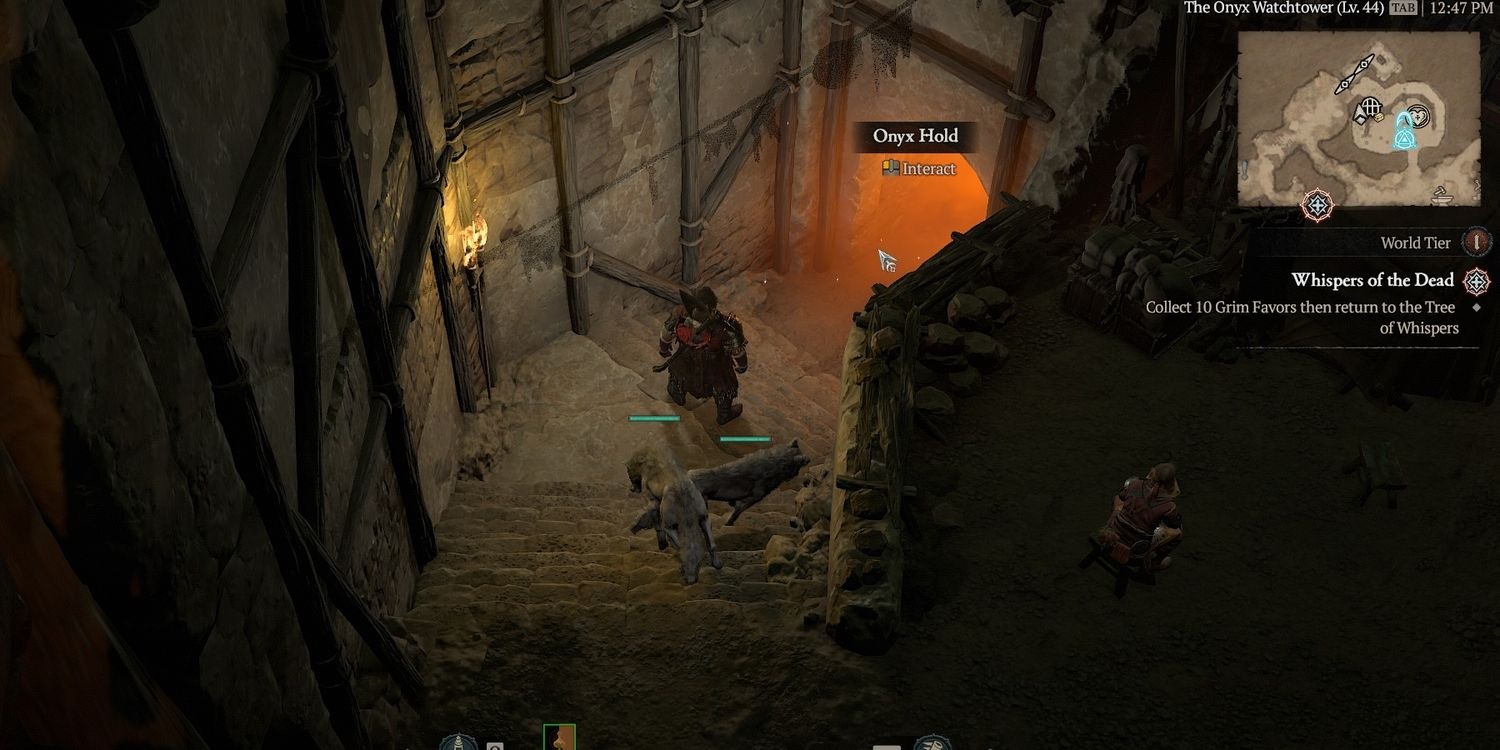Click the Tree of Whispers icon on minimap
The width and height of the screenshot is (1500, 750).
(1419, 115)
